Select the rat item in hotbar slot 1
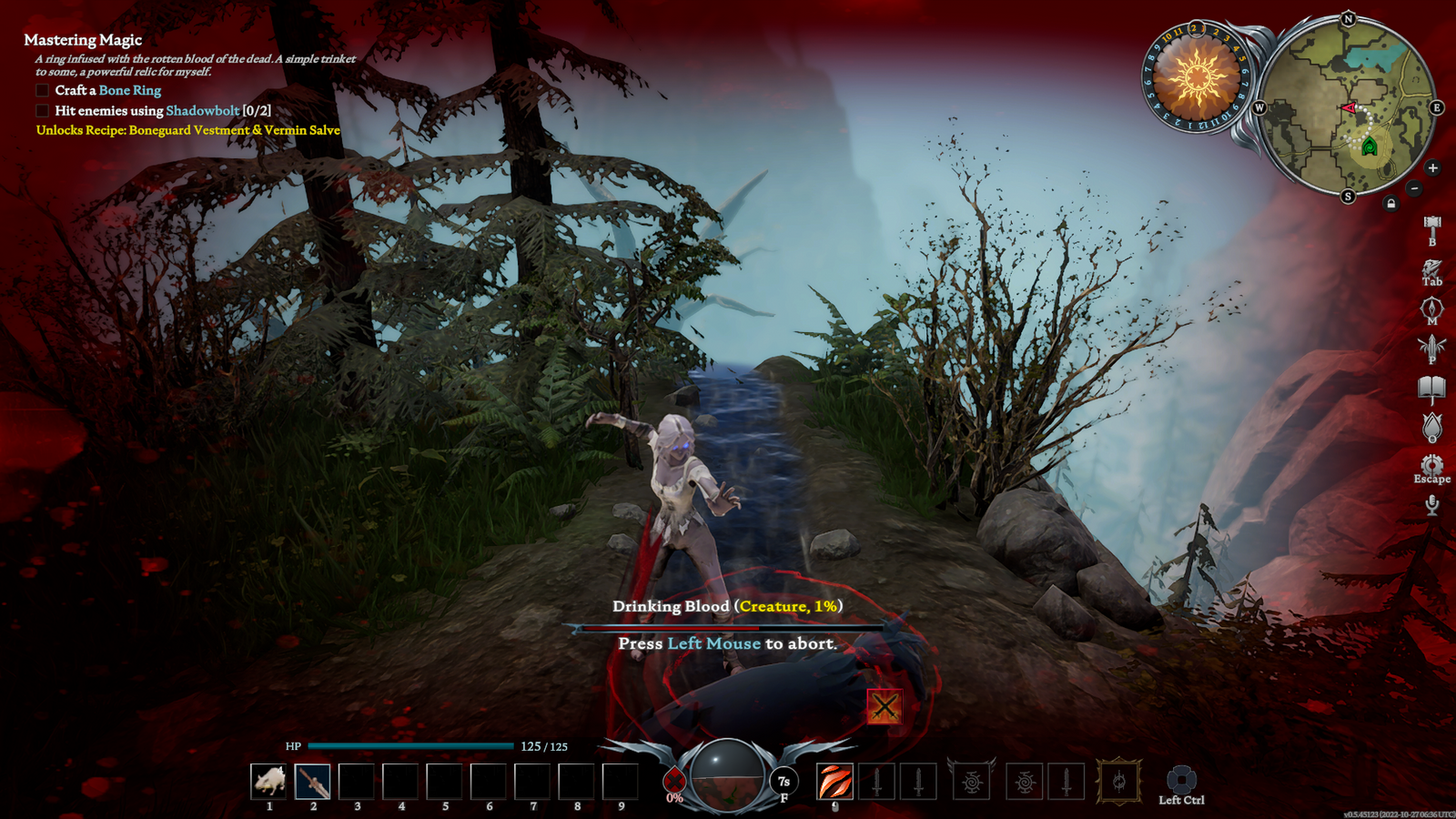The image size is (1456, 819). (x=268, y=781)
